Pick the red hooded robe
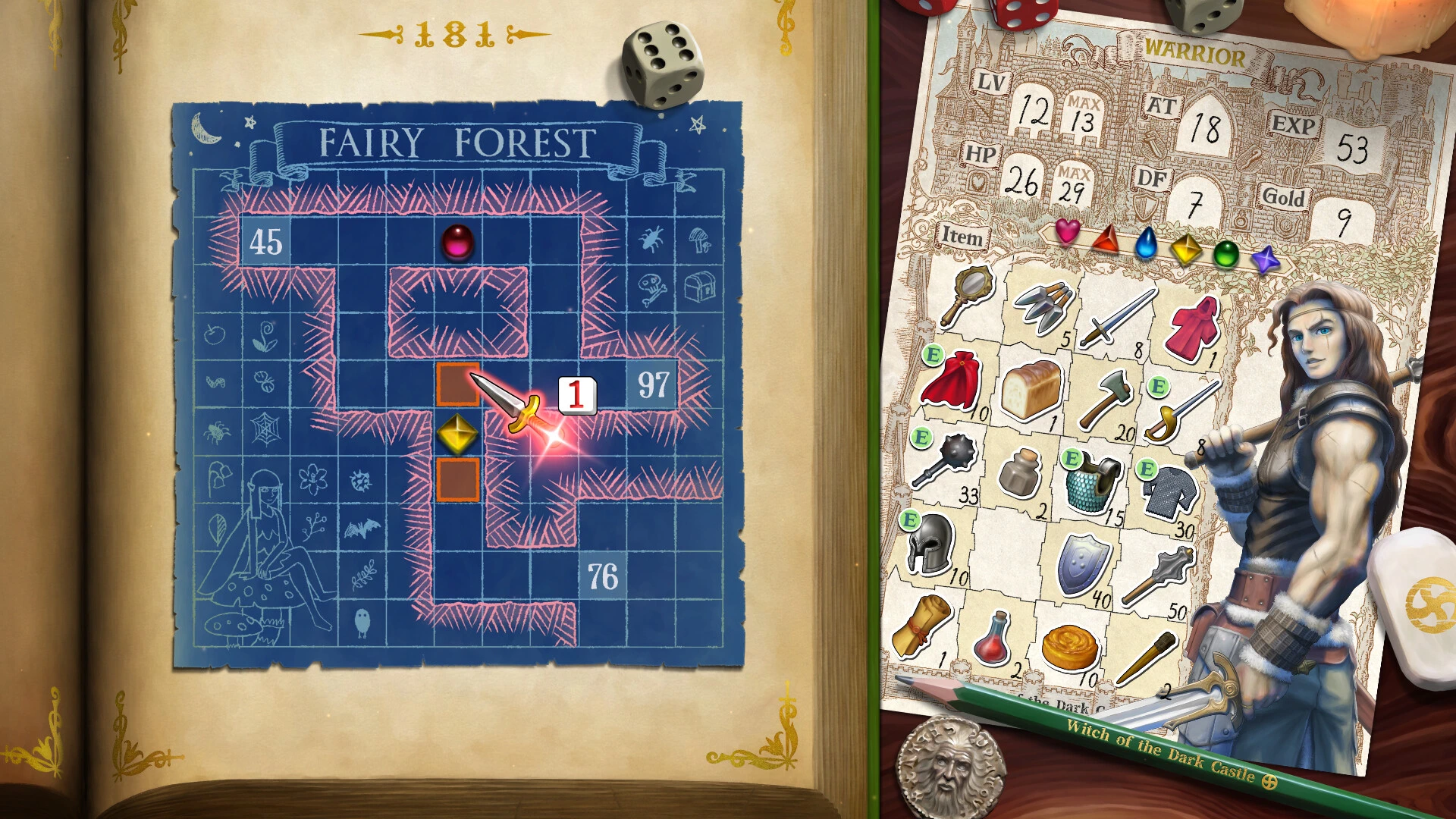Viewport: 1456px width, 819px height. (x=1193, y=330)
